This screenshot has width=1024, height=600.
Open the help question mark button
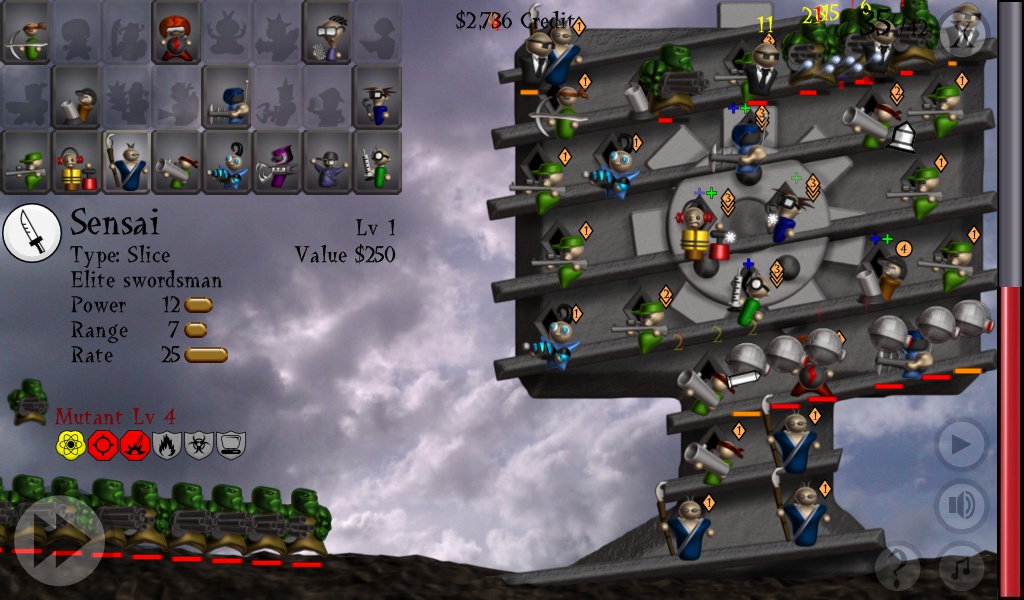coord(897,567)
